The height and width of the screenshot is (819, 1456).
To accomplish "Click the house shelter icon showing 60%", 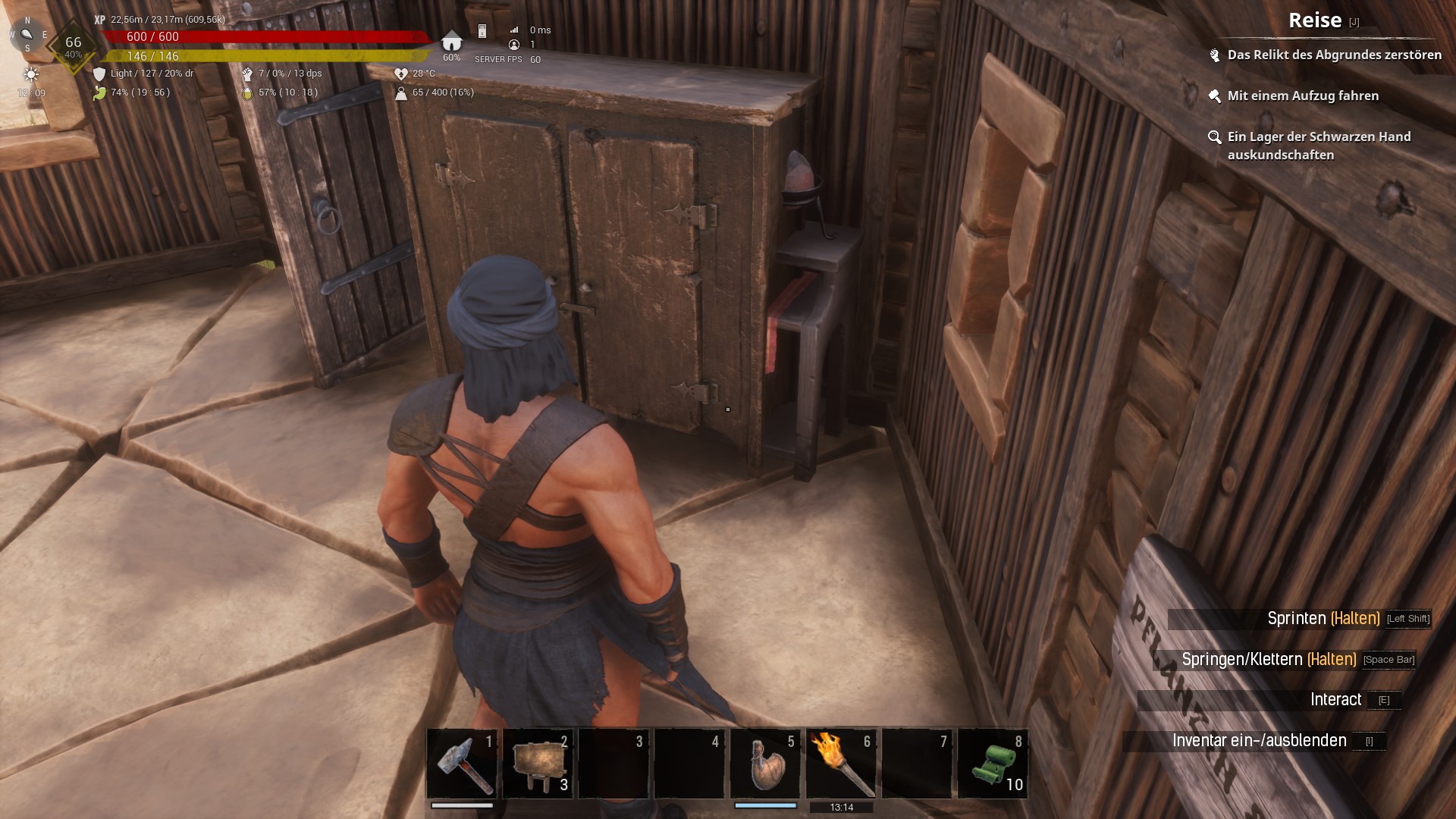I will click(x=451, y=41).
